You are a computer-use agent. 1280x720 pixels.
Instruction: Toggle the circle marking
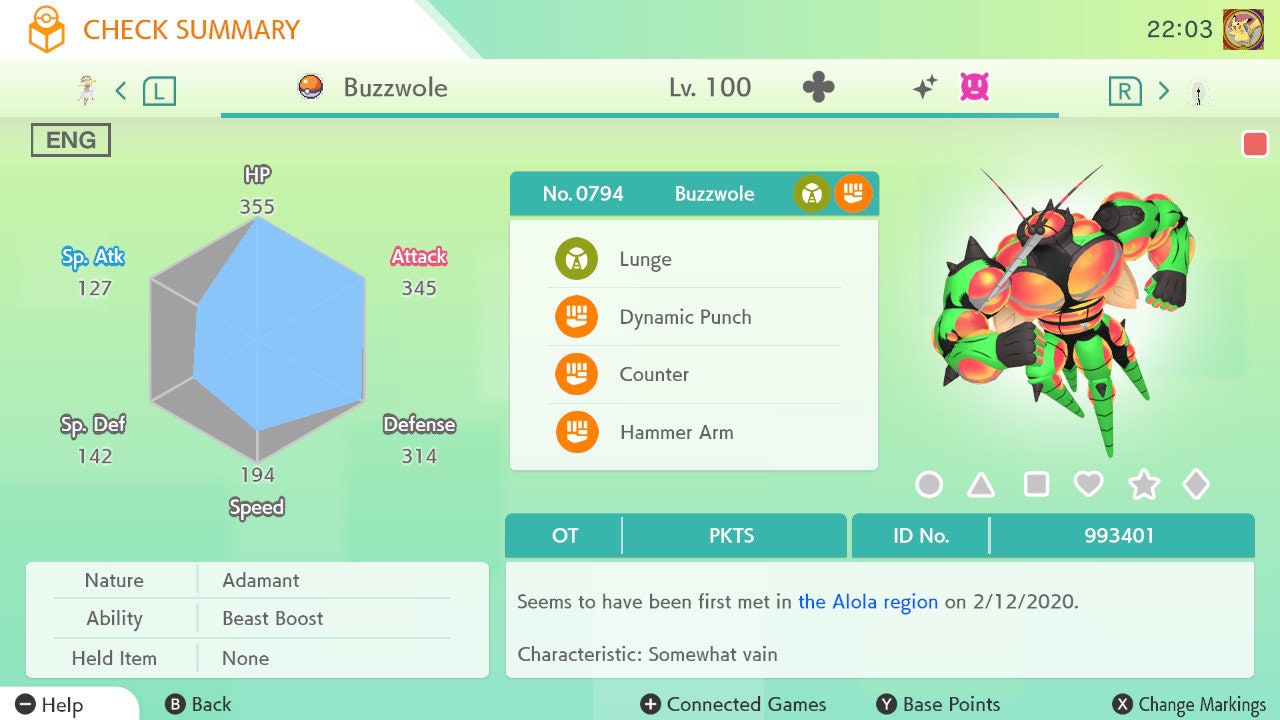coord(929,485)
